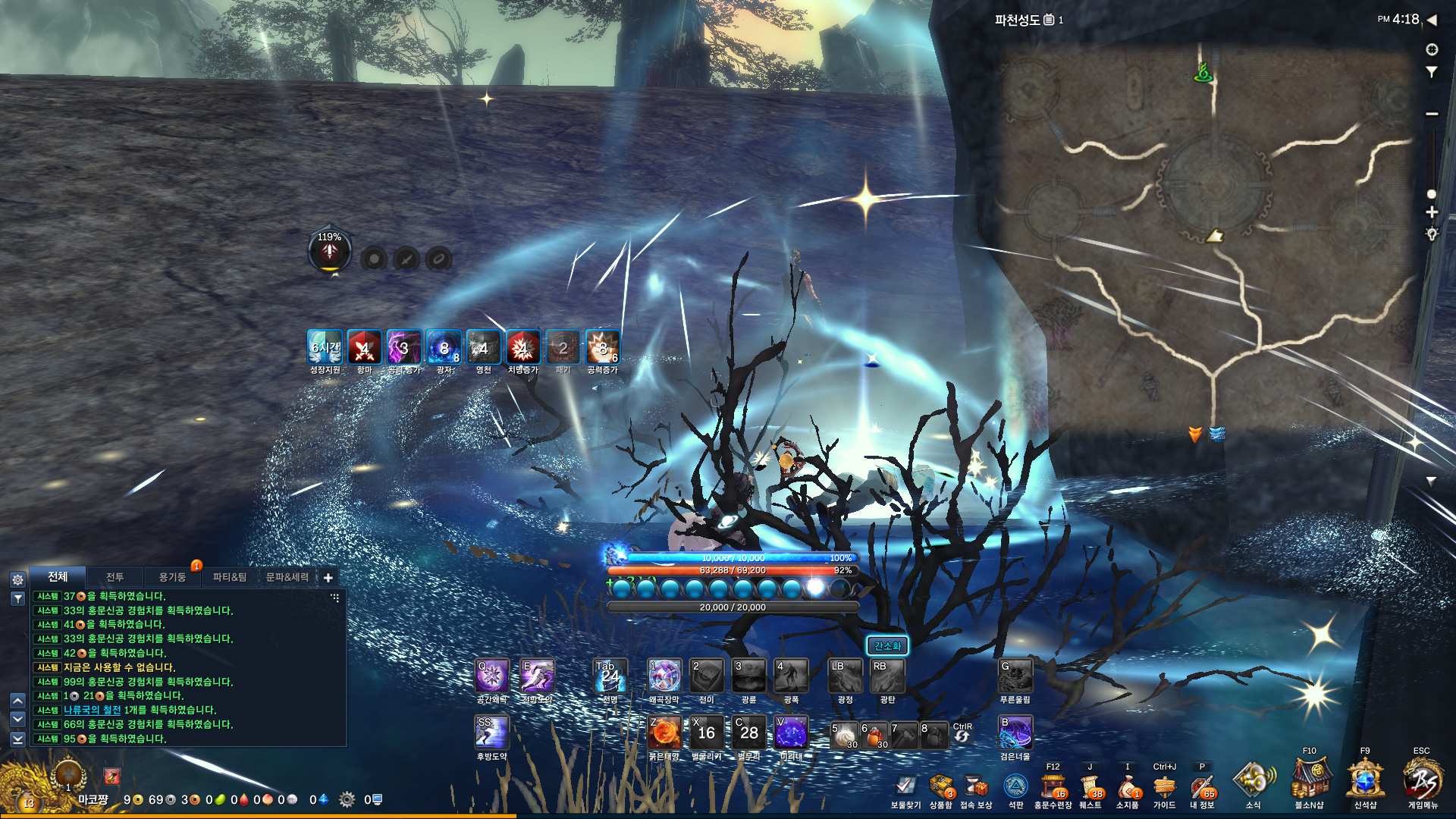Screen dimensions: 1456x819
Task: Open the 퀘스트 quest scroll icon
Action: click(x=1090, y=786)
